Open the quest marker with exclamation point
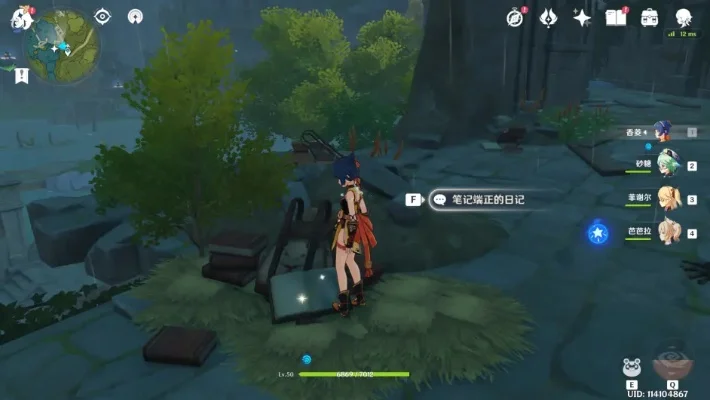Viewport: 710px width, 400px height. point(22,75)
